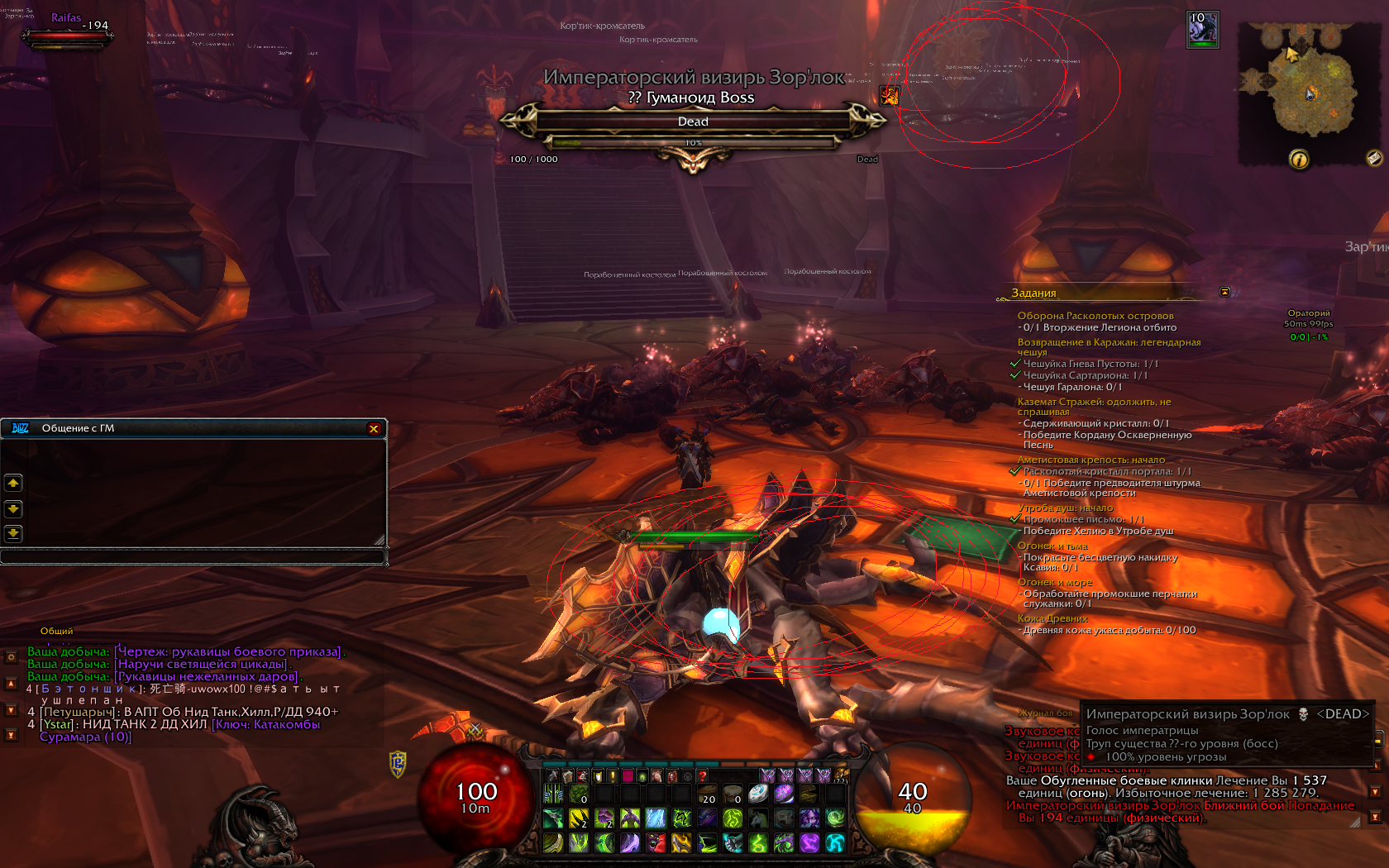Select the Оборона Расколотых островов quest

[x=1095, y=316]
